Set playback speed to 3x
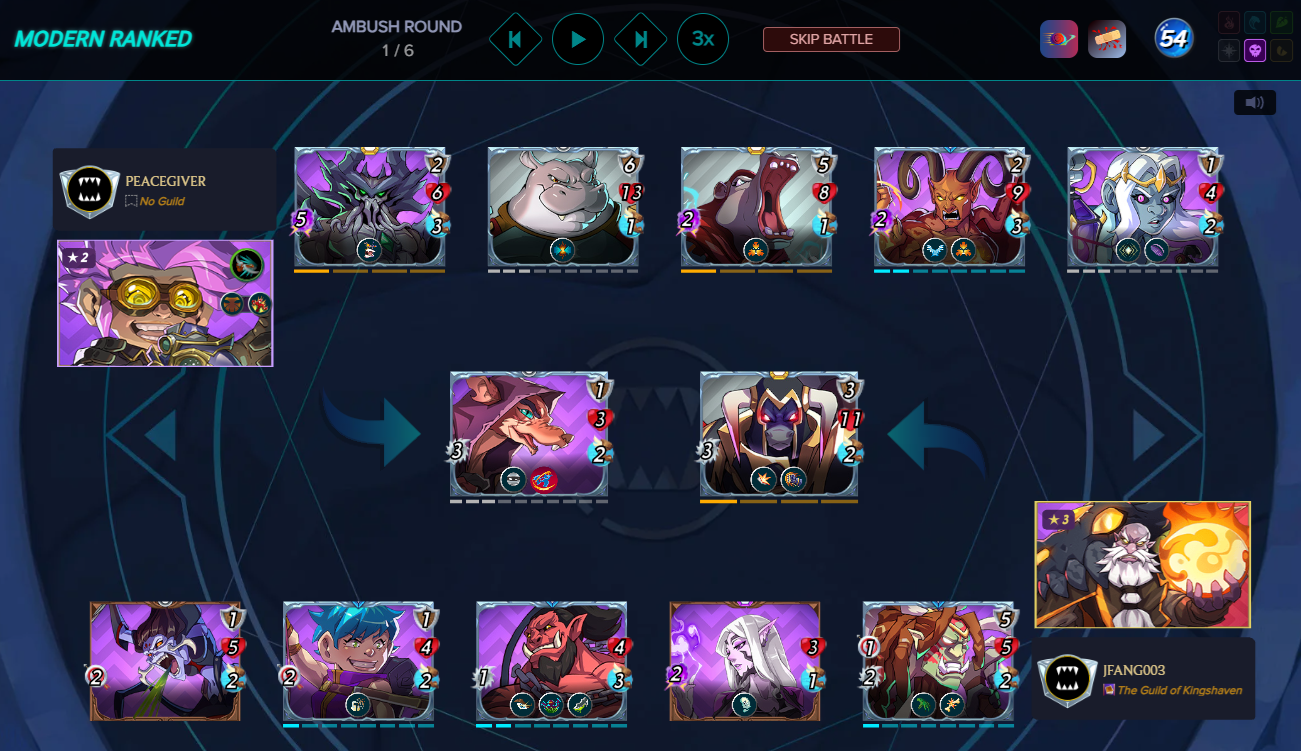Screen dimensions: 1301x751 pyautogui.click(x=702, y=40)
